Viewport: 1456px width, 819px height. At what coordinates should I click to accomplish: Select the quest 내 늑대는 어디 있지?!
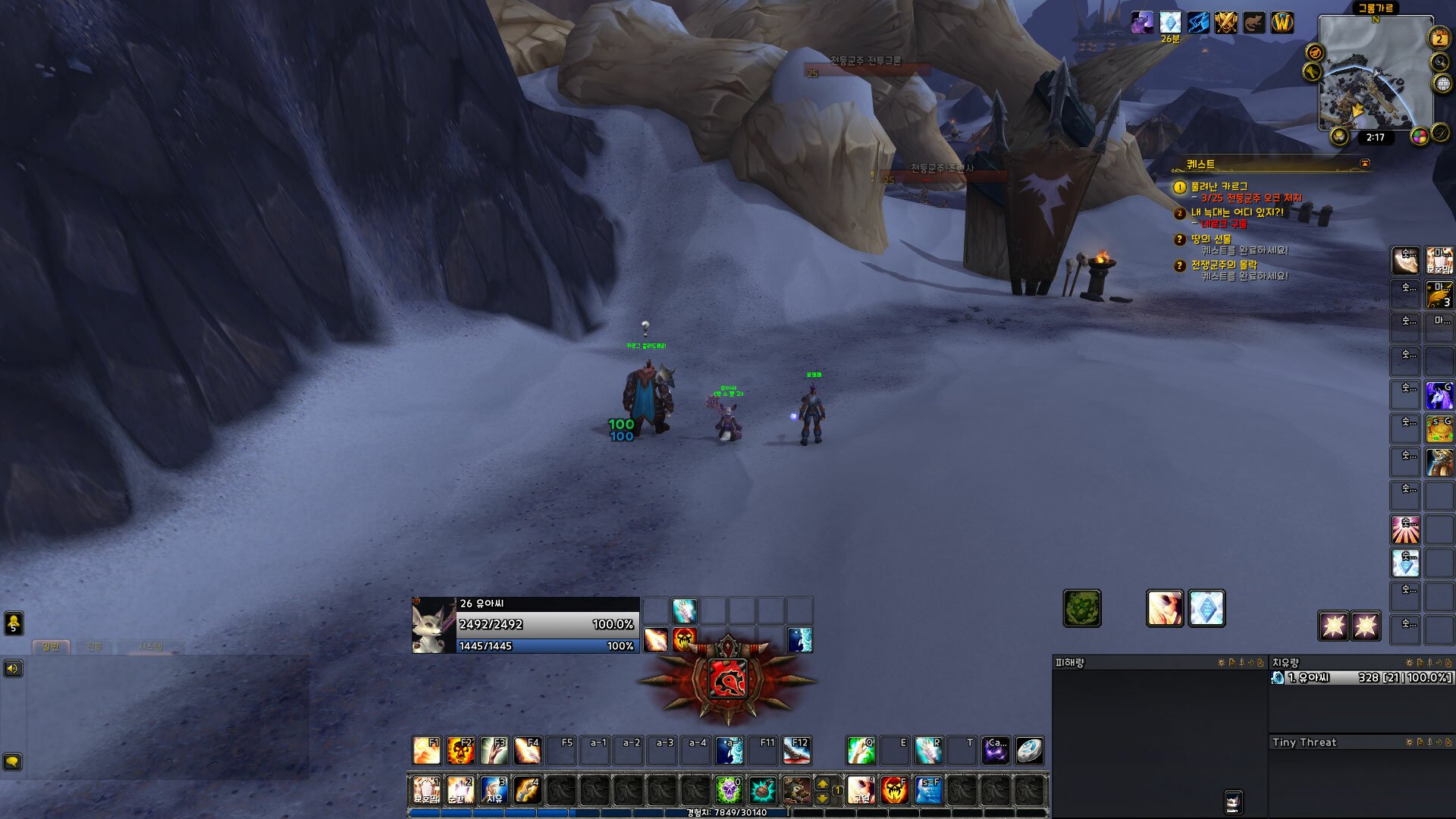click(1237, 212)
